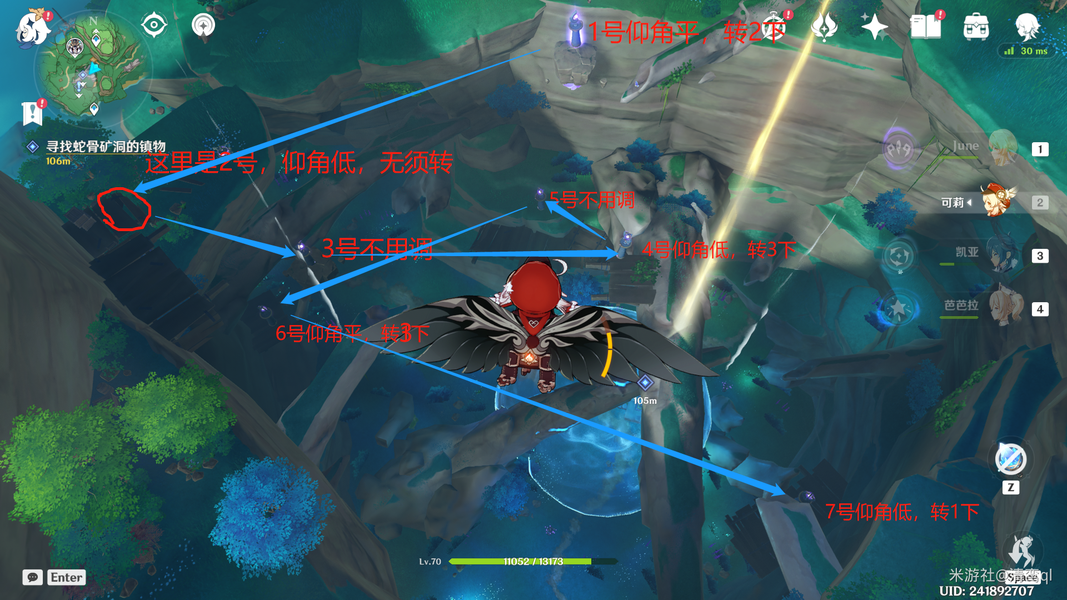Open the compass events icon with red alert

click(x=775, y=27)
